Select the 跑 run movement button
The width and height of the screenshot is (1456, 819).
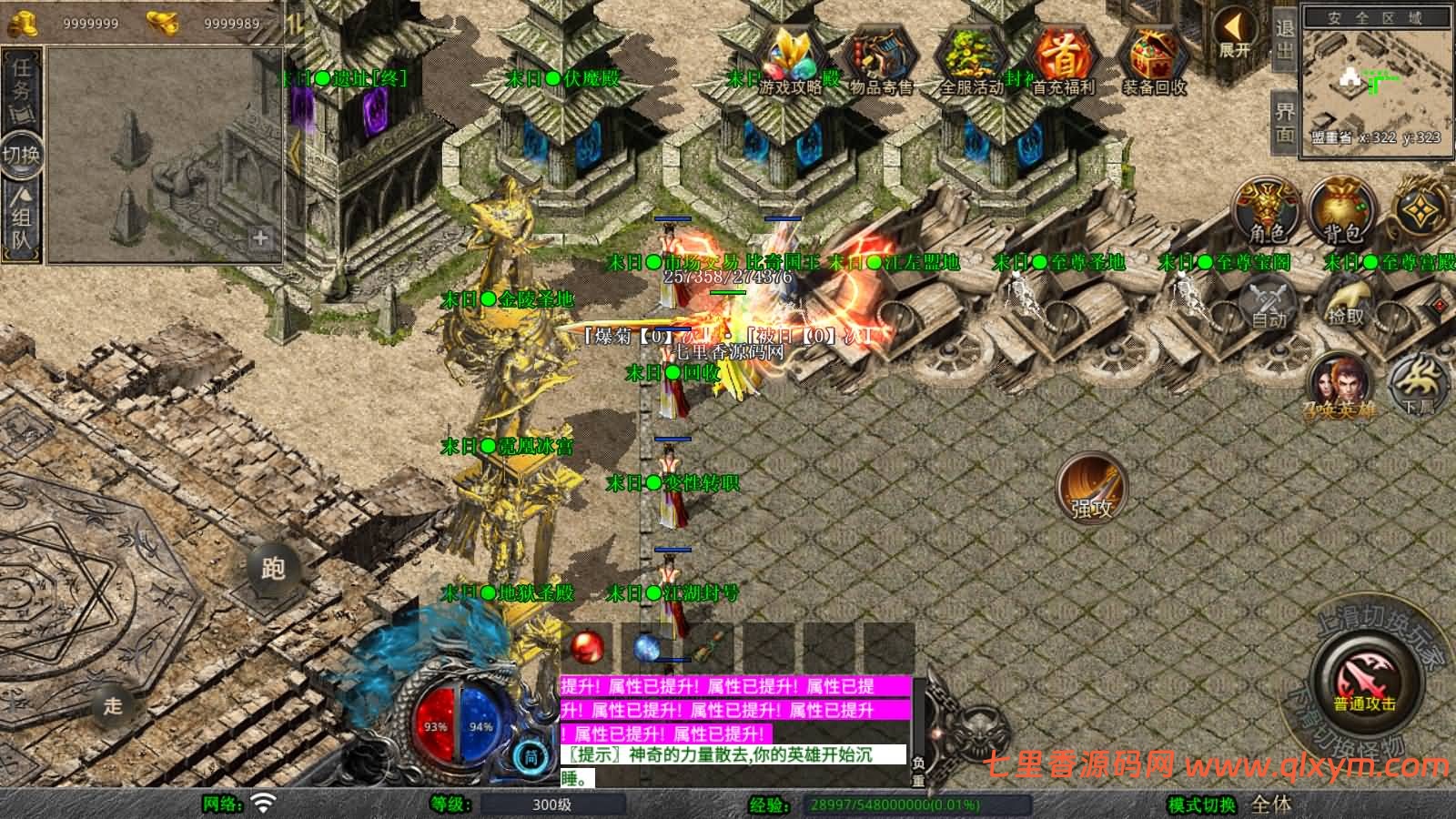click(x=272, y=568)
